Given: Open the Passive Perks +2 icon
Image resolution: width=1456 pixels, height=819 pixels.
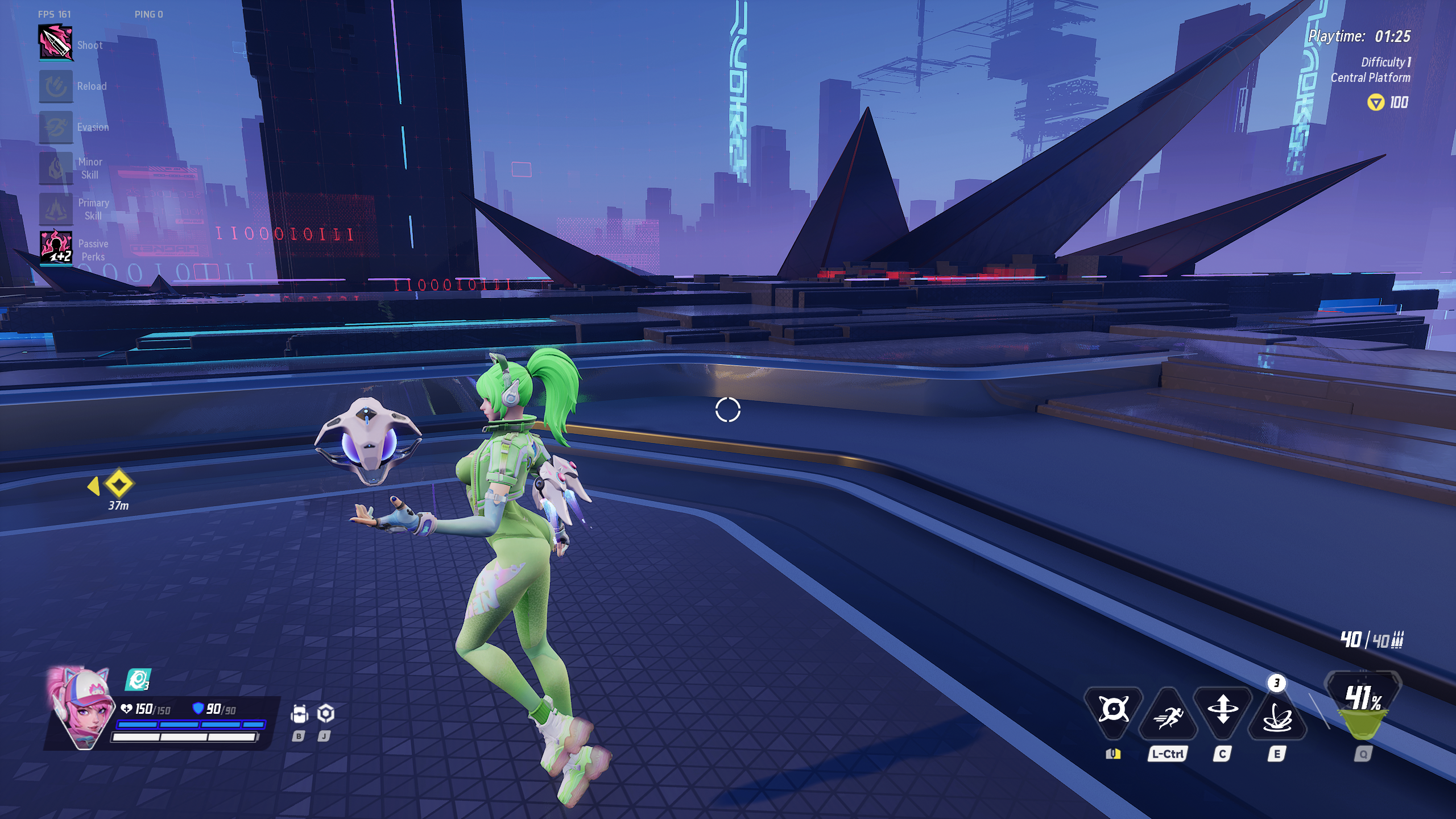Looking at the screenshot, I should [x=56, y=248].
